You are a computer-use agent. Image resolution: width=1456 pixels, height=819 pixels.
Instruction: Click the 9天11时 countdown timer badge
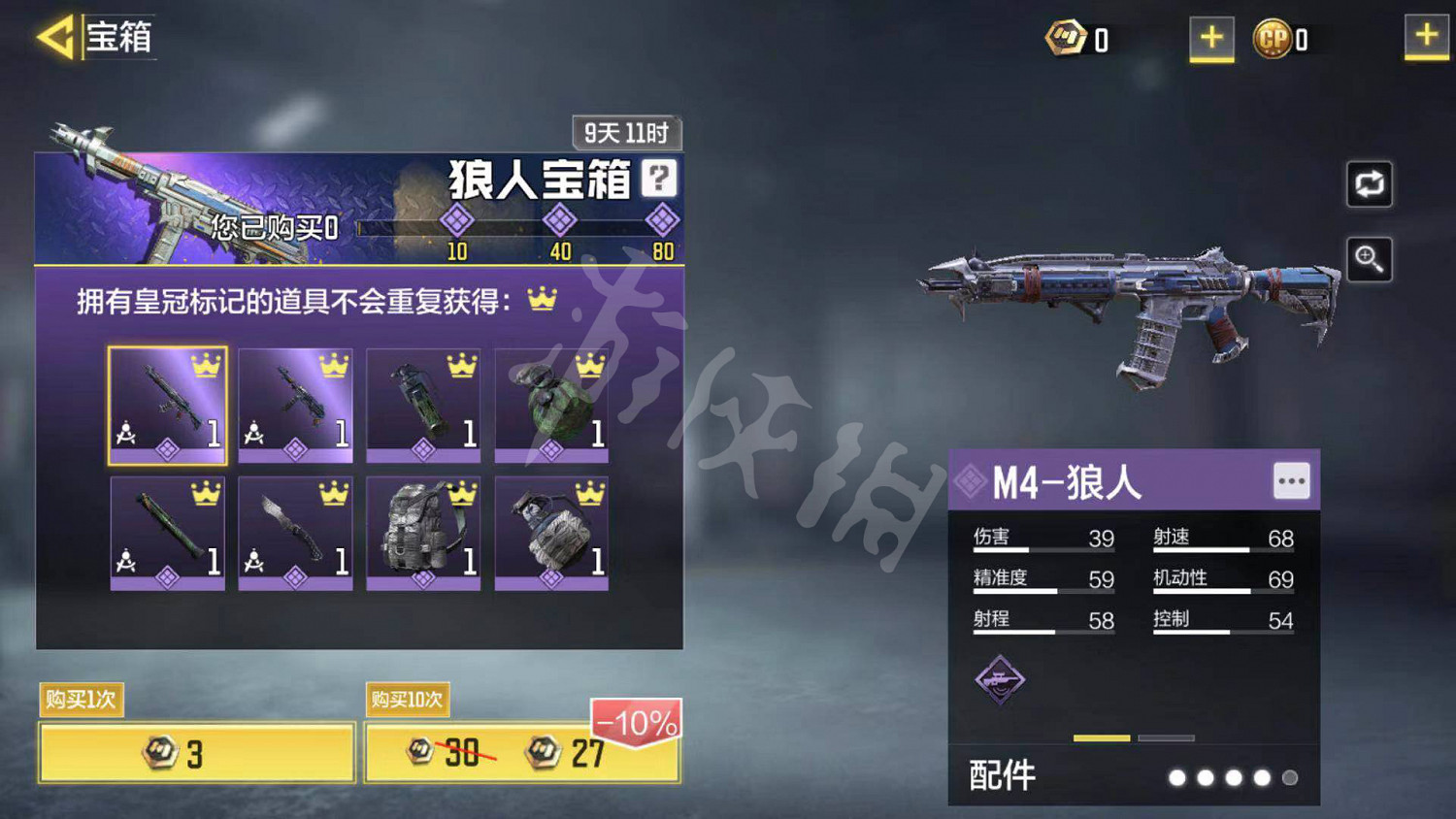tap(626, 132)
